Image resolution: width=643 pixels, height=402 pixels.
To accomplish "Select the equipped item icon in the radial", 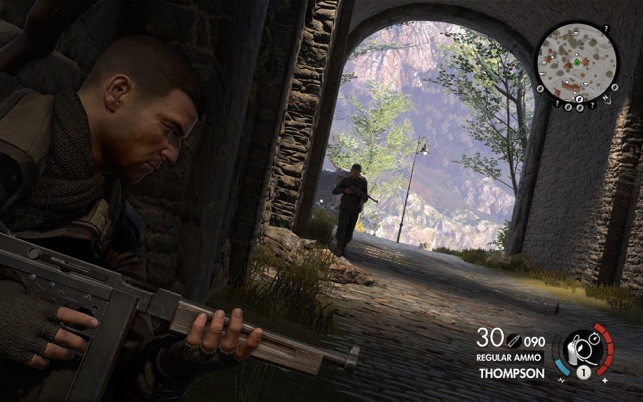I will [580, 352].
